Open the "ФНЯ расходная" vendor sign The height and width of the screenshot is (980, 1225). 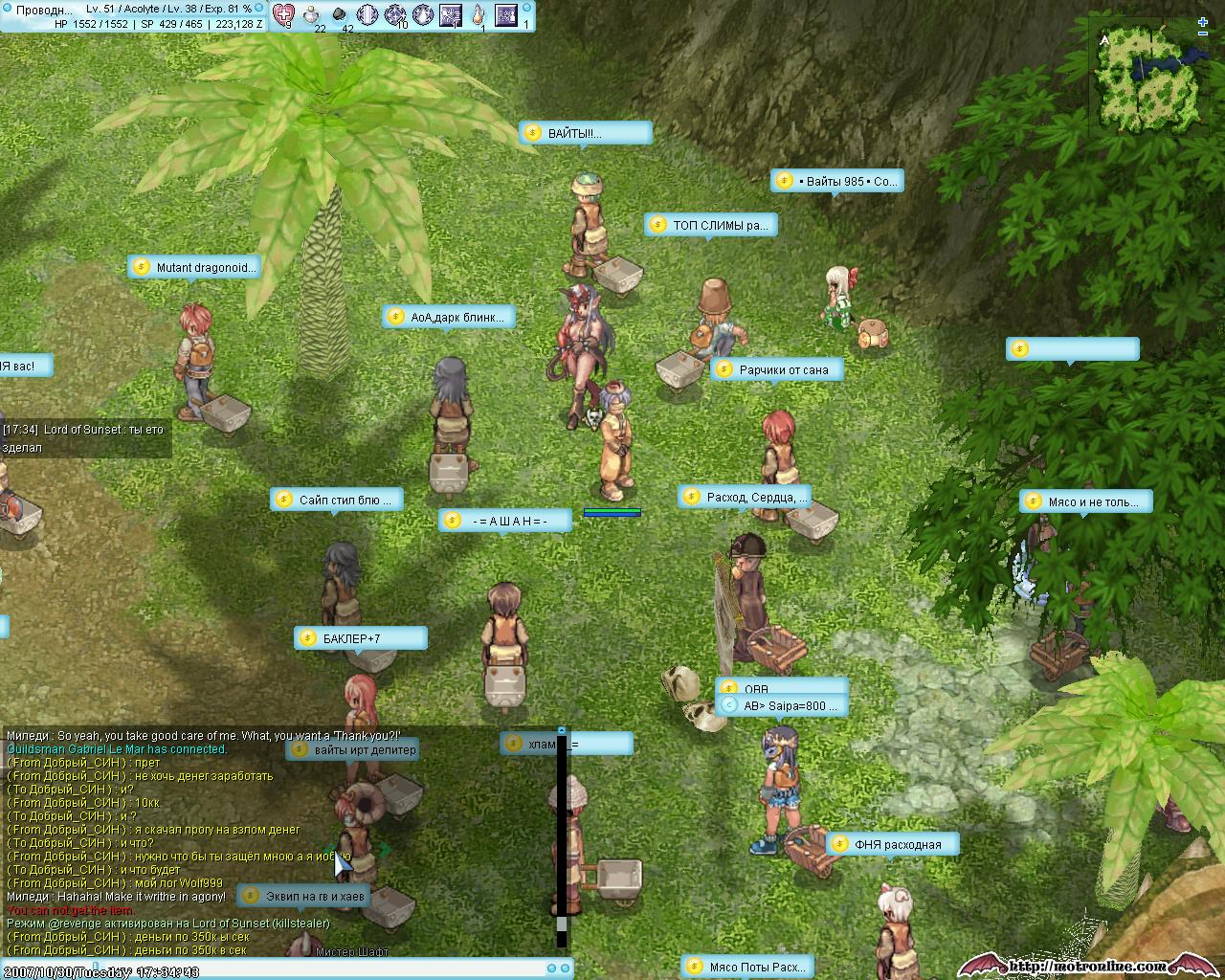pyautogui.click(x=892, y=844)
